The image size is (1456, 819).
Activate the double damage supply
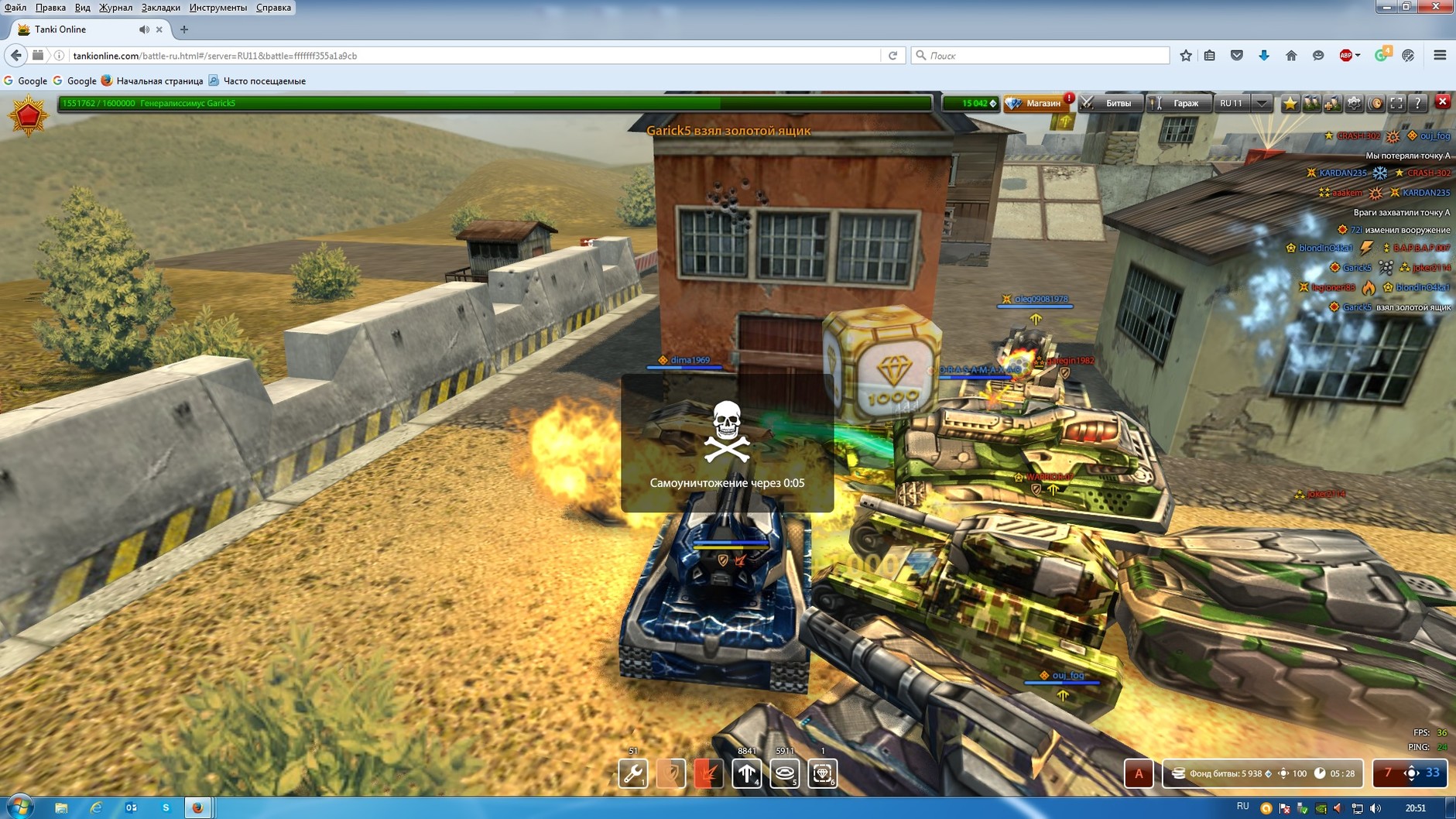click(708, 773)
